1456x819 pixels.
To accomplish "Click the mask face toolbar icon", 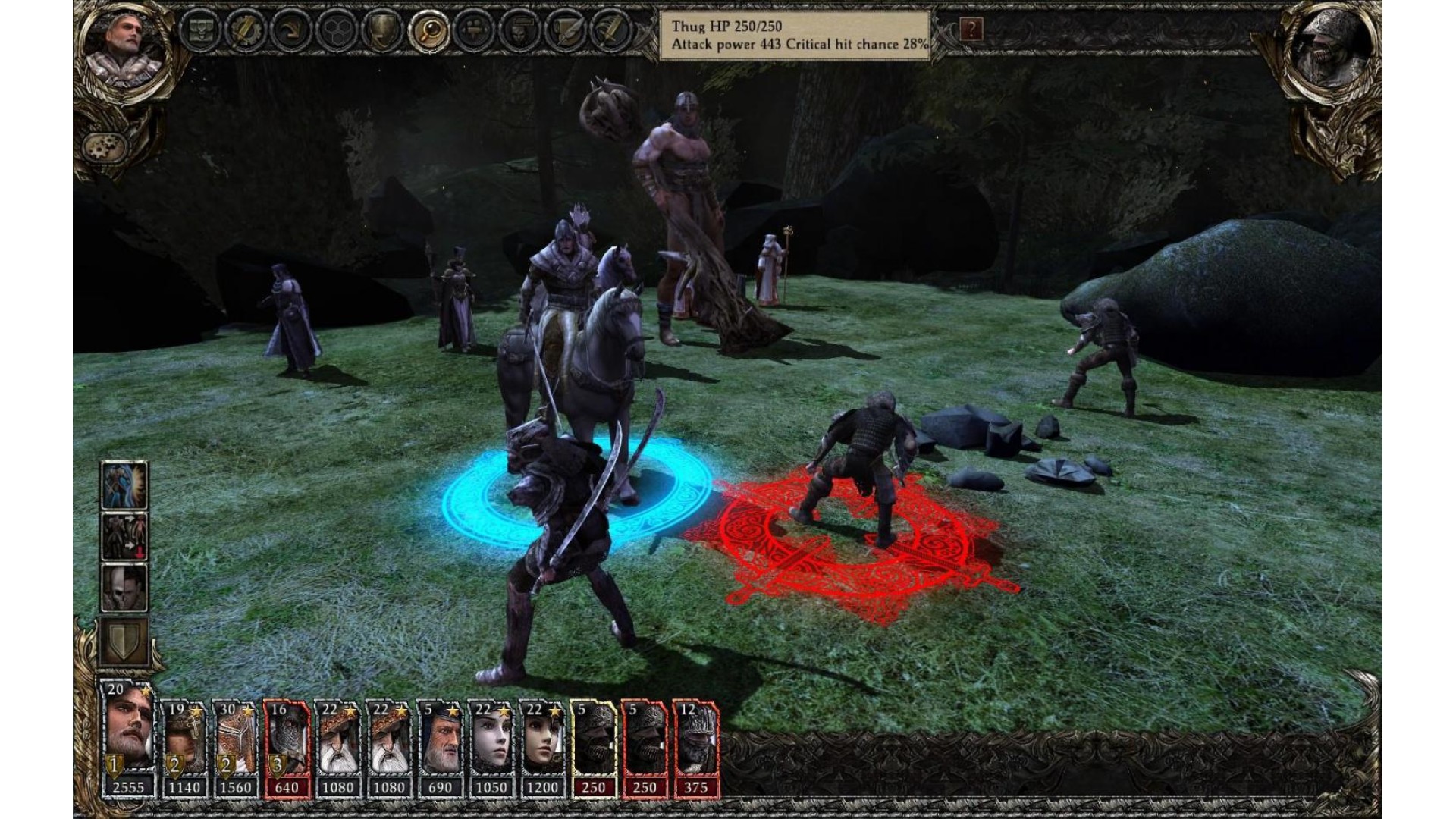I will coord(520,31).
